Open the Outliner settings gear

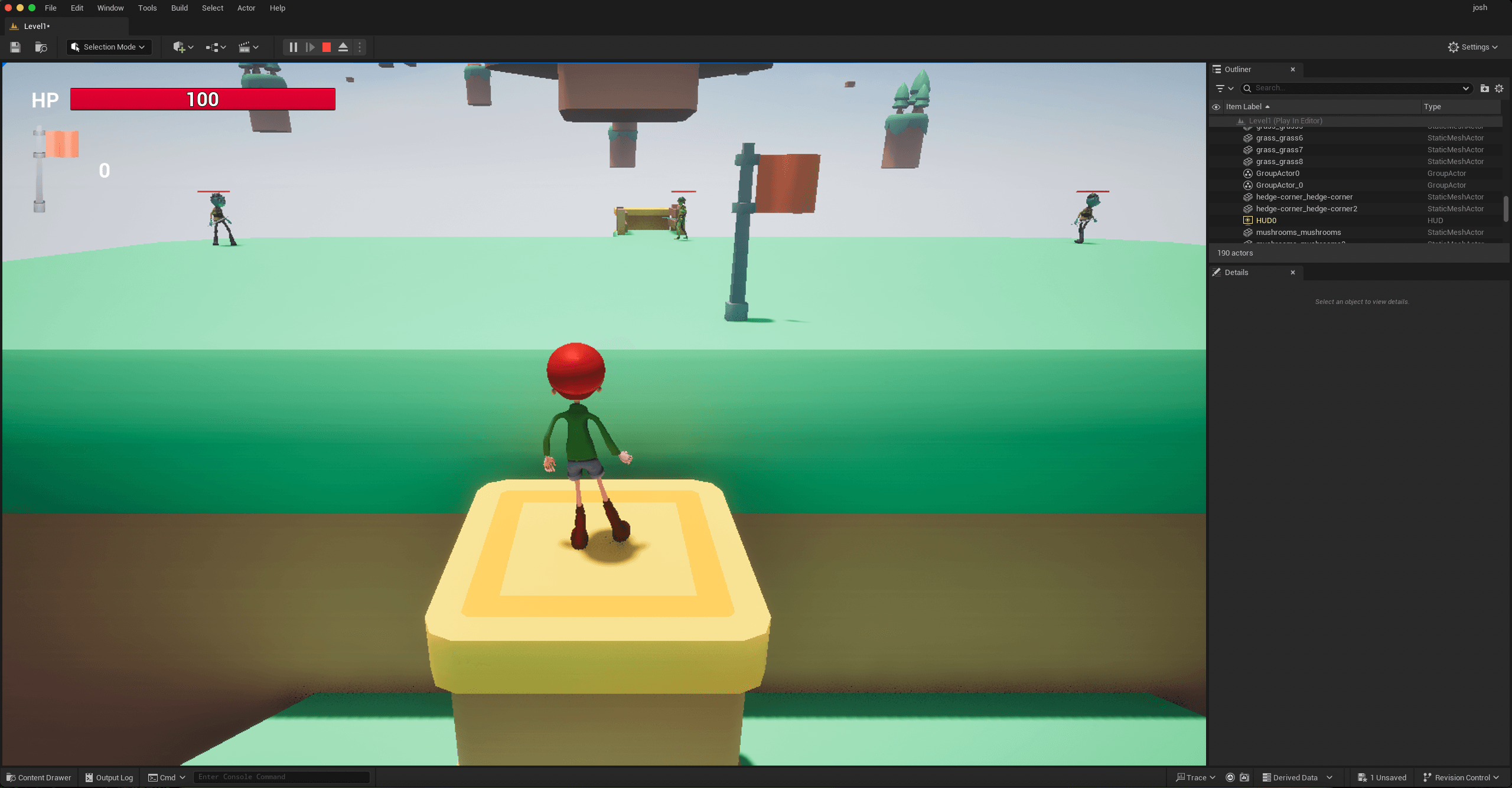point(1499,88)
